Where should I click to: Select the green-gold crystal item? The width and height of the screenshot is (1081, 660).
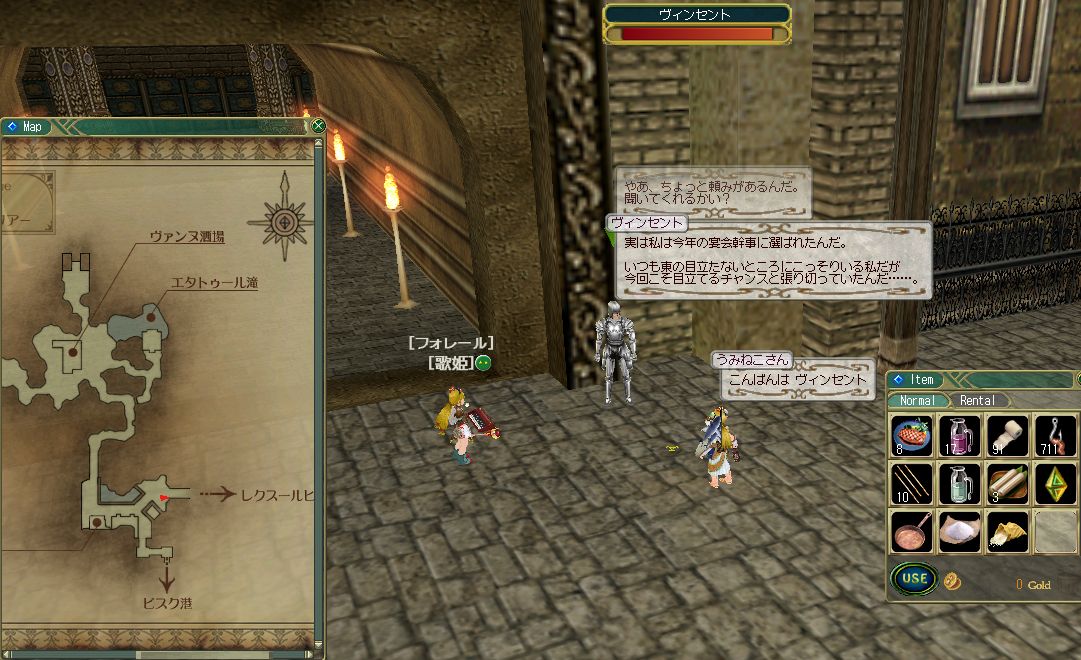point(1055,484)
